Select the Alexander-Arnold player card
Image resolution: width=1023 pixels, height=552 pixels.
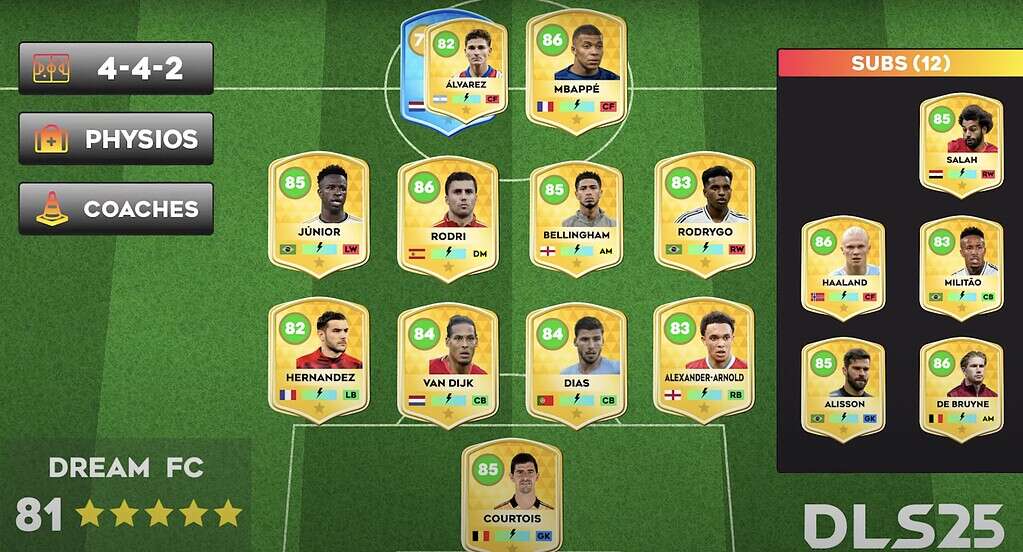pos(704,360)
